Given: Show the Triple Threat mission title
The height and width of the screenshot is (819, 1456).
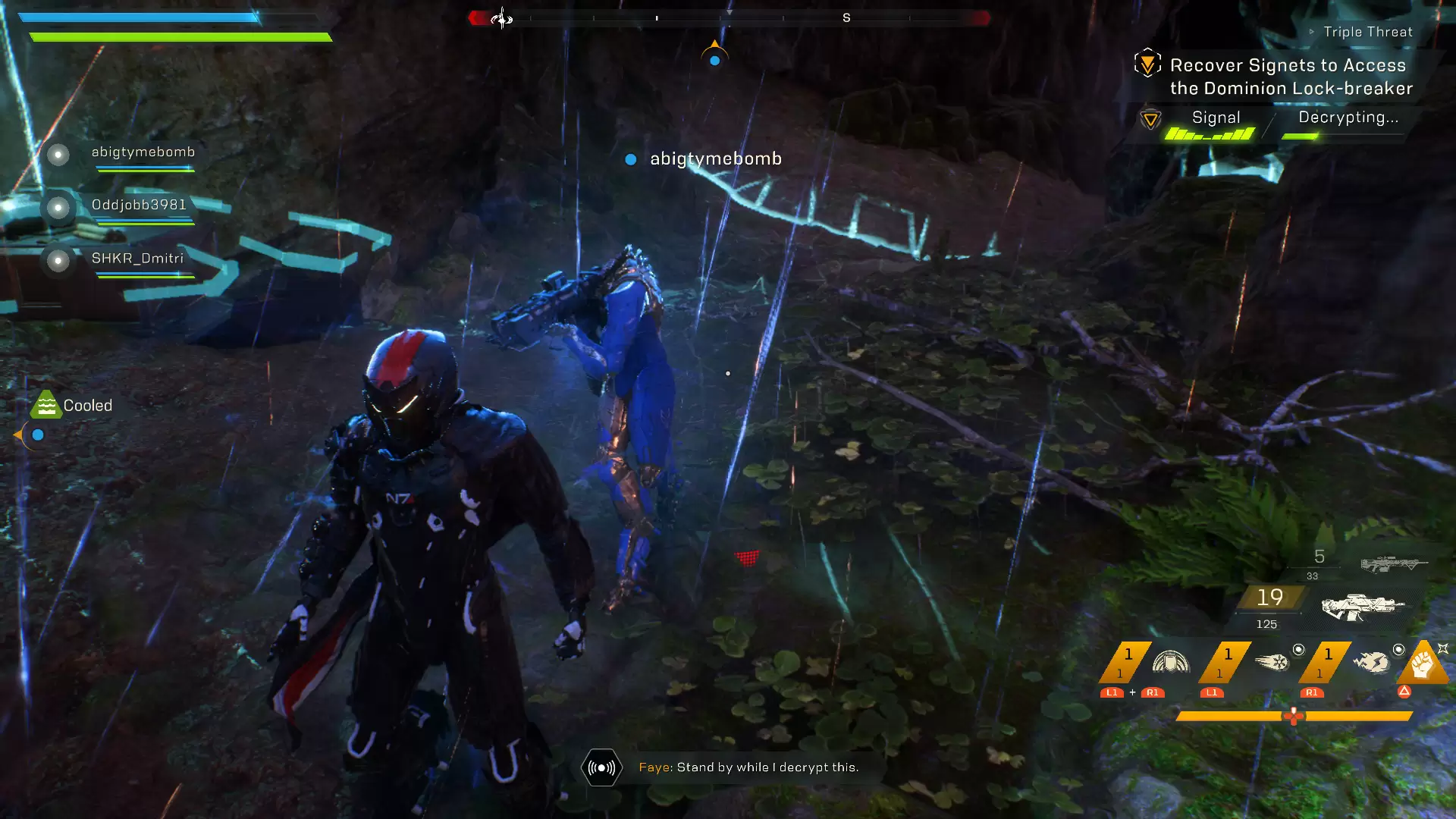Looking at the screenshot, I should pos(1367,32).
